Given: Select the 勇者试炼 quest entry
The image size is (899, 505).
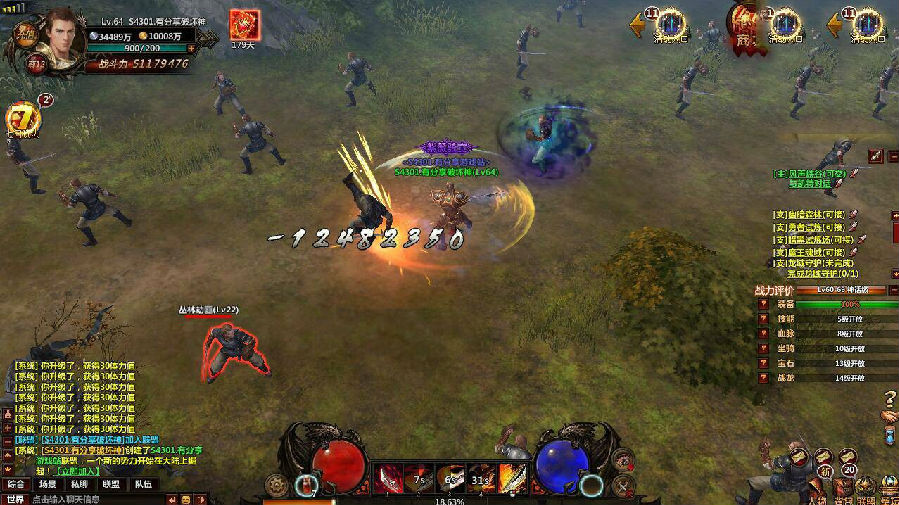Looking at the screenshot, I should coord(808,227).
